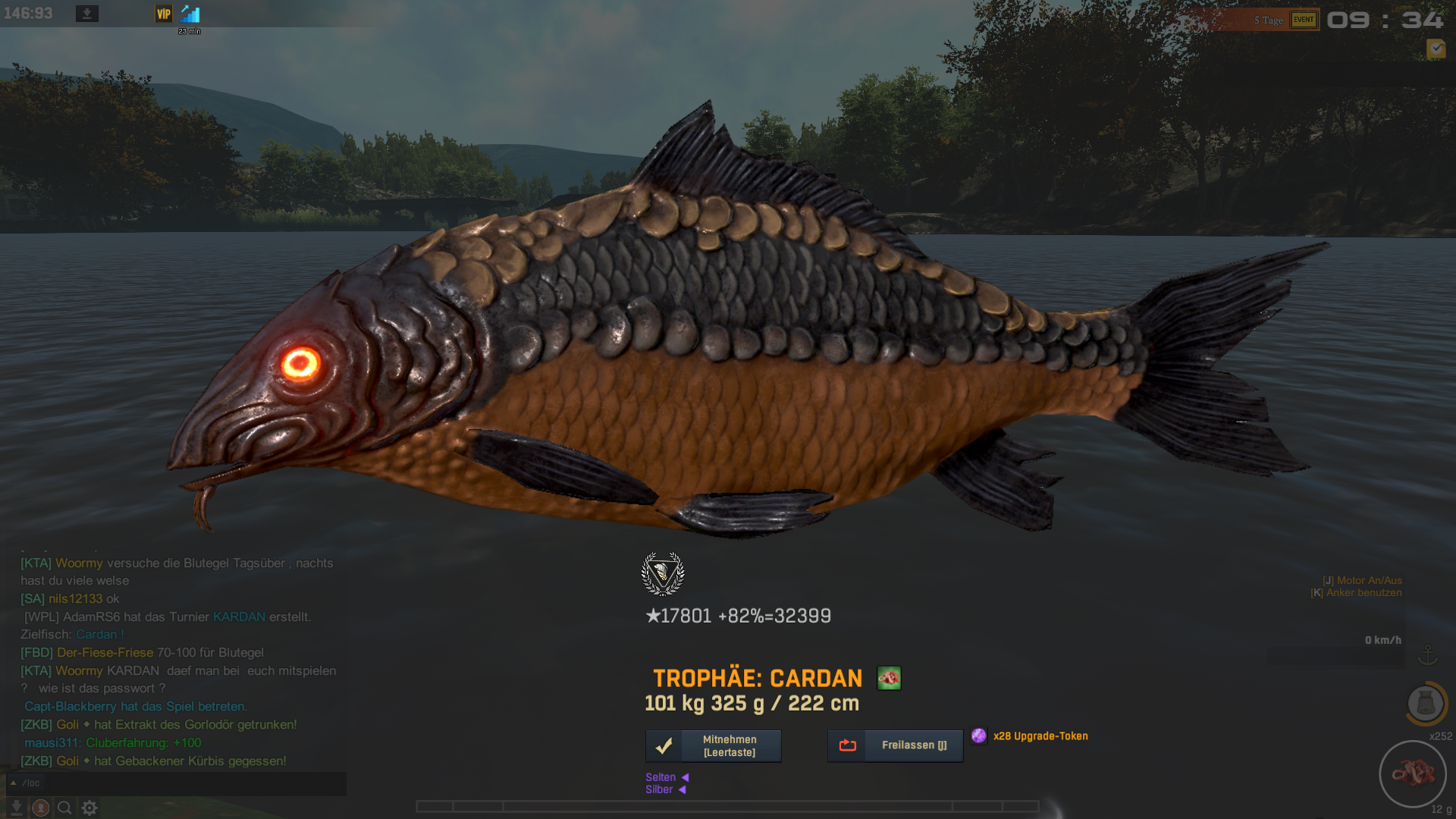Click the blue bar chart booster icon
This screenshot has width=1456, height=819.
190,14
